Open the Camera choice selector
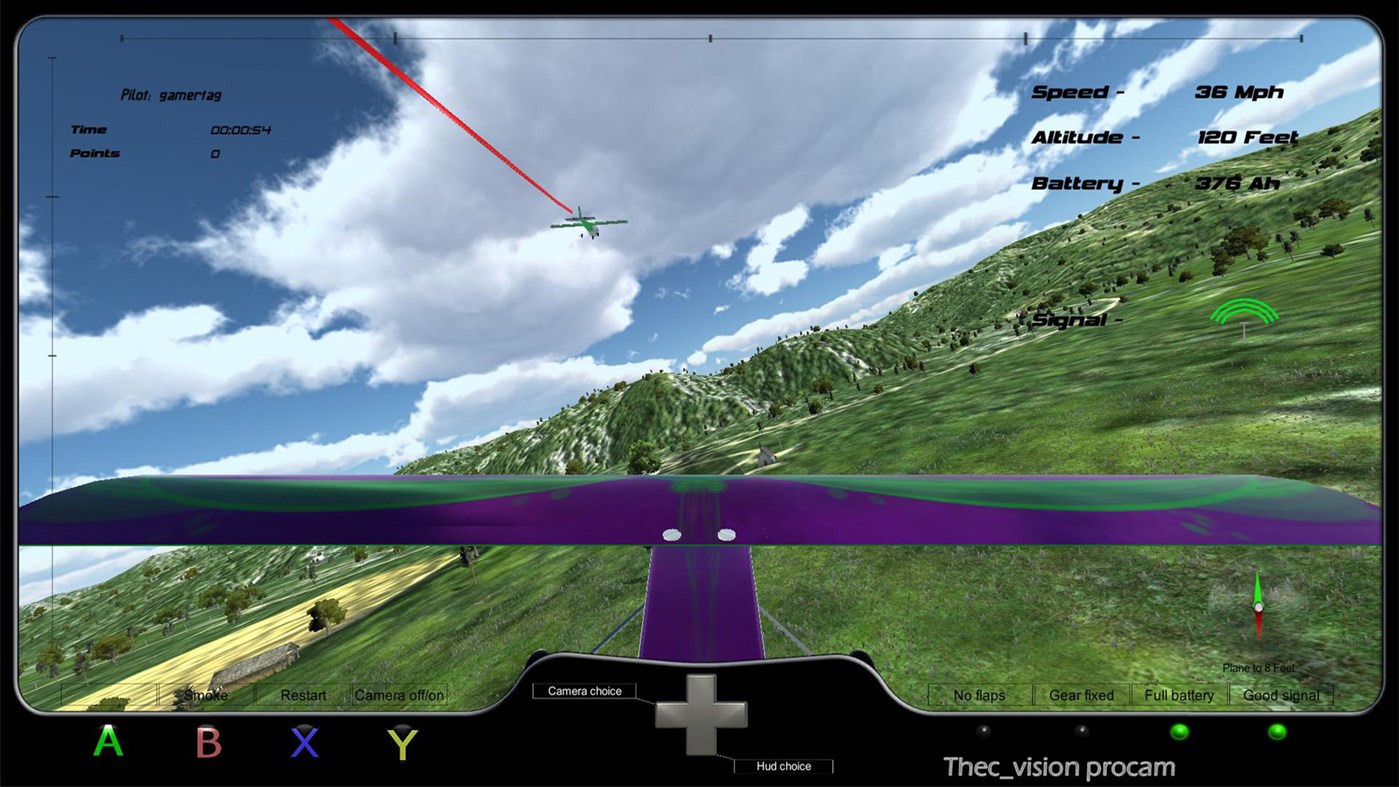The width and height of the screenshot is (1399, 787). (x=585, y=690)
